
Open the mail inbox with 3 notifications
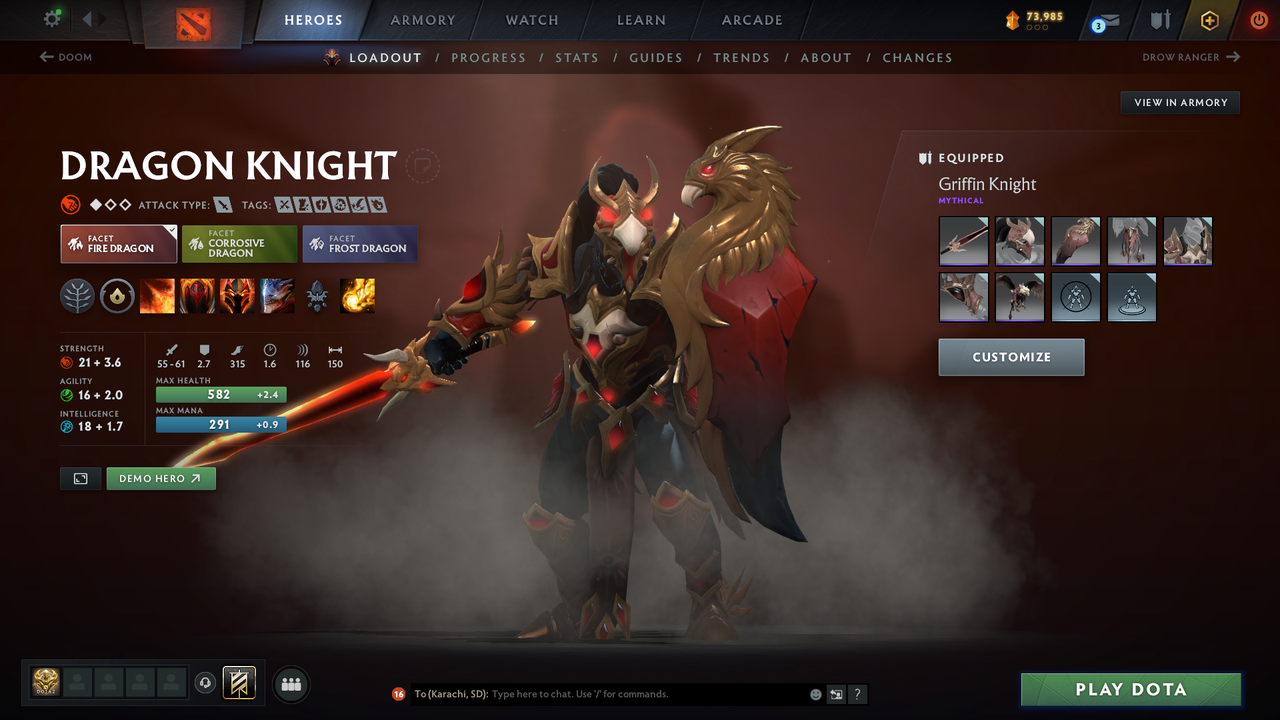click(1104, 20)
